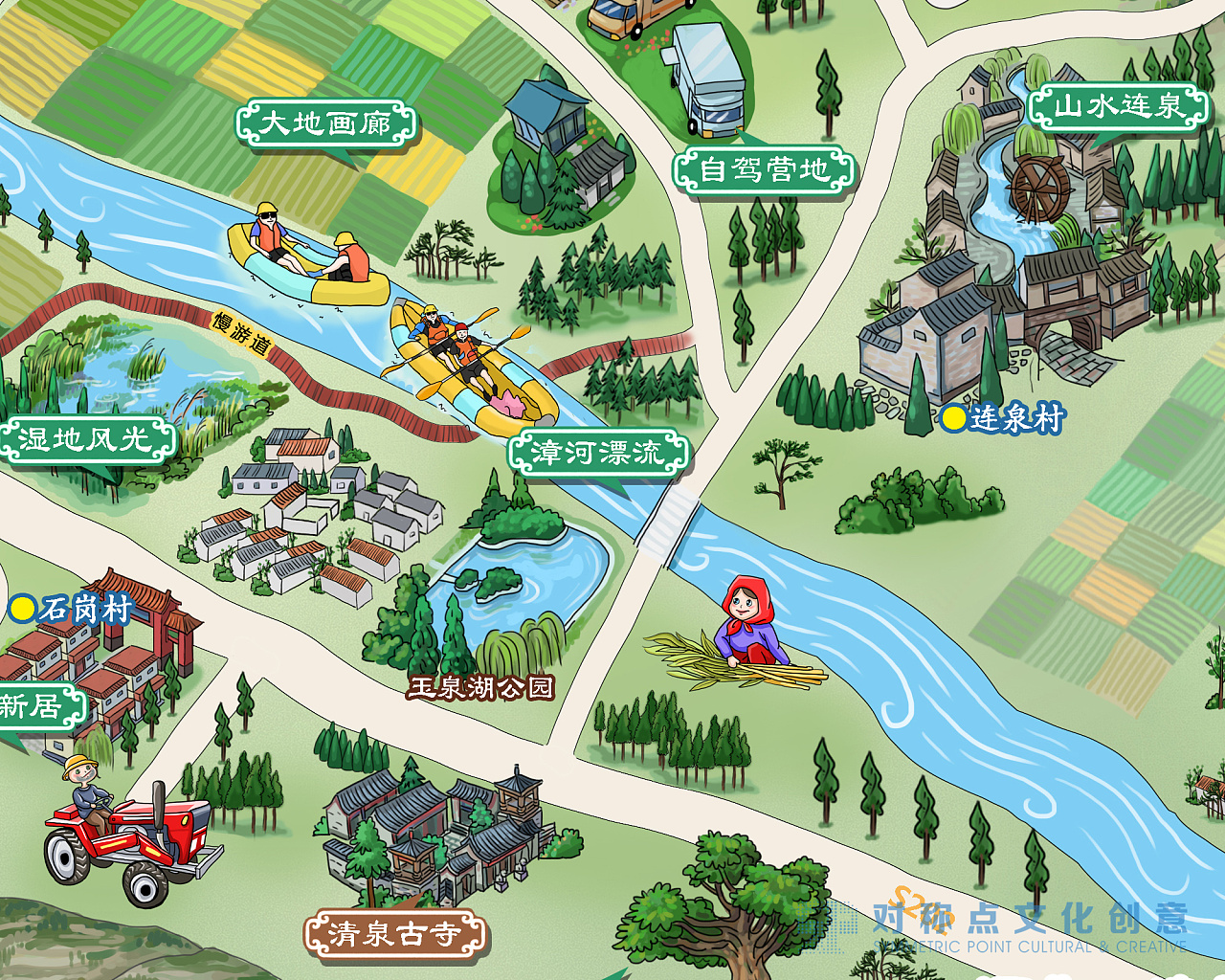Screen dimensions: 1225x980
Task: Click the yellow dot beside 连泉村
Action: [953, 418]
